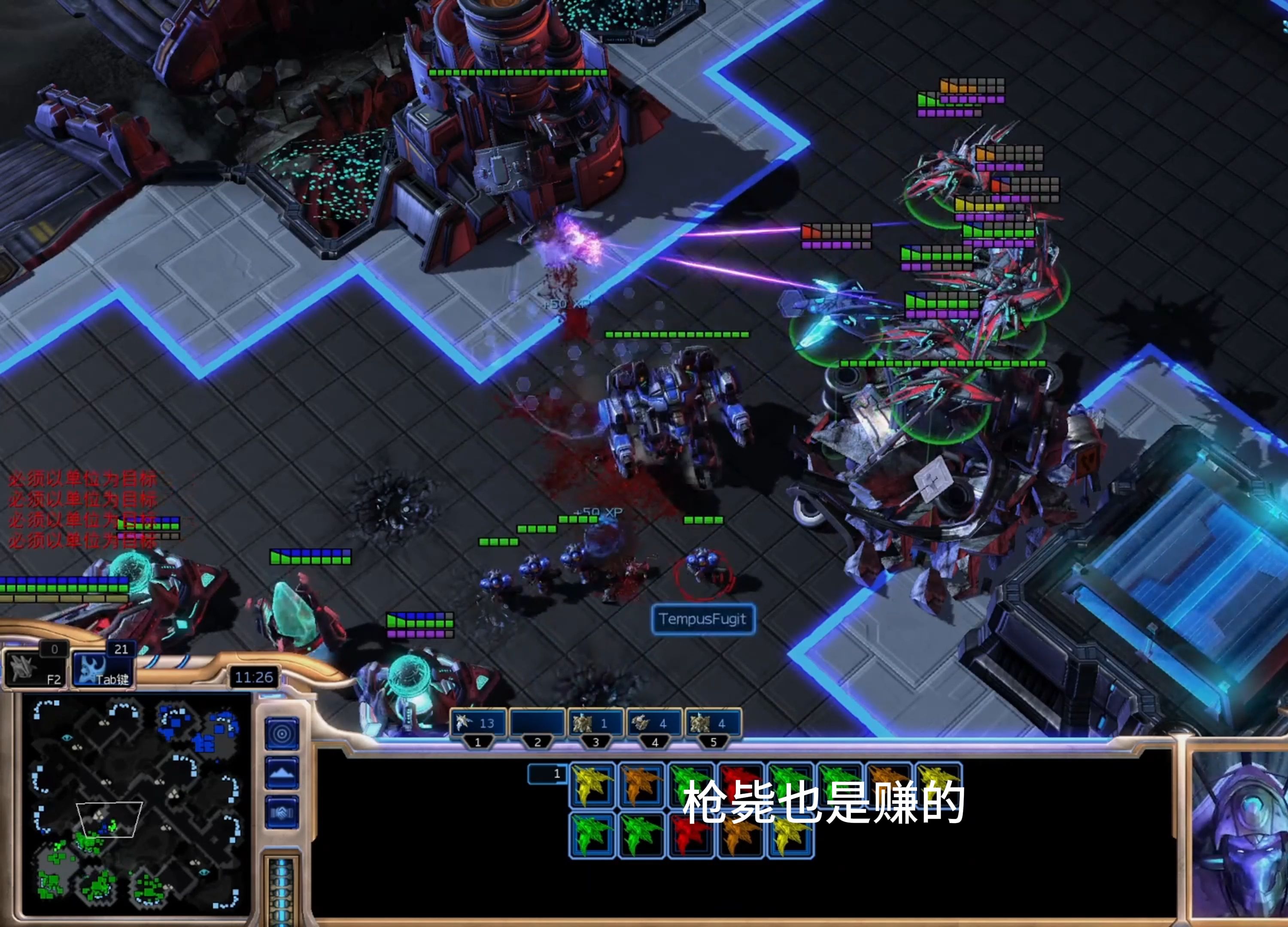1288x927 pixels.
Task: Select selection page tab 1
Action: [x=547, y=773]
